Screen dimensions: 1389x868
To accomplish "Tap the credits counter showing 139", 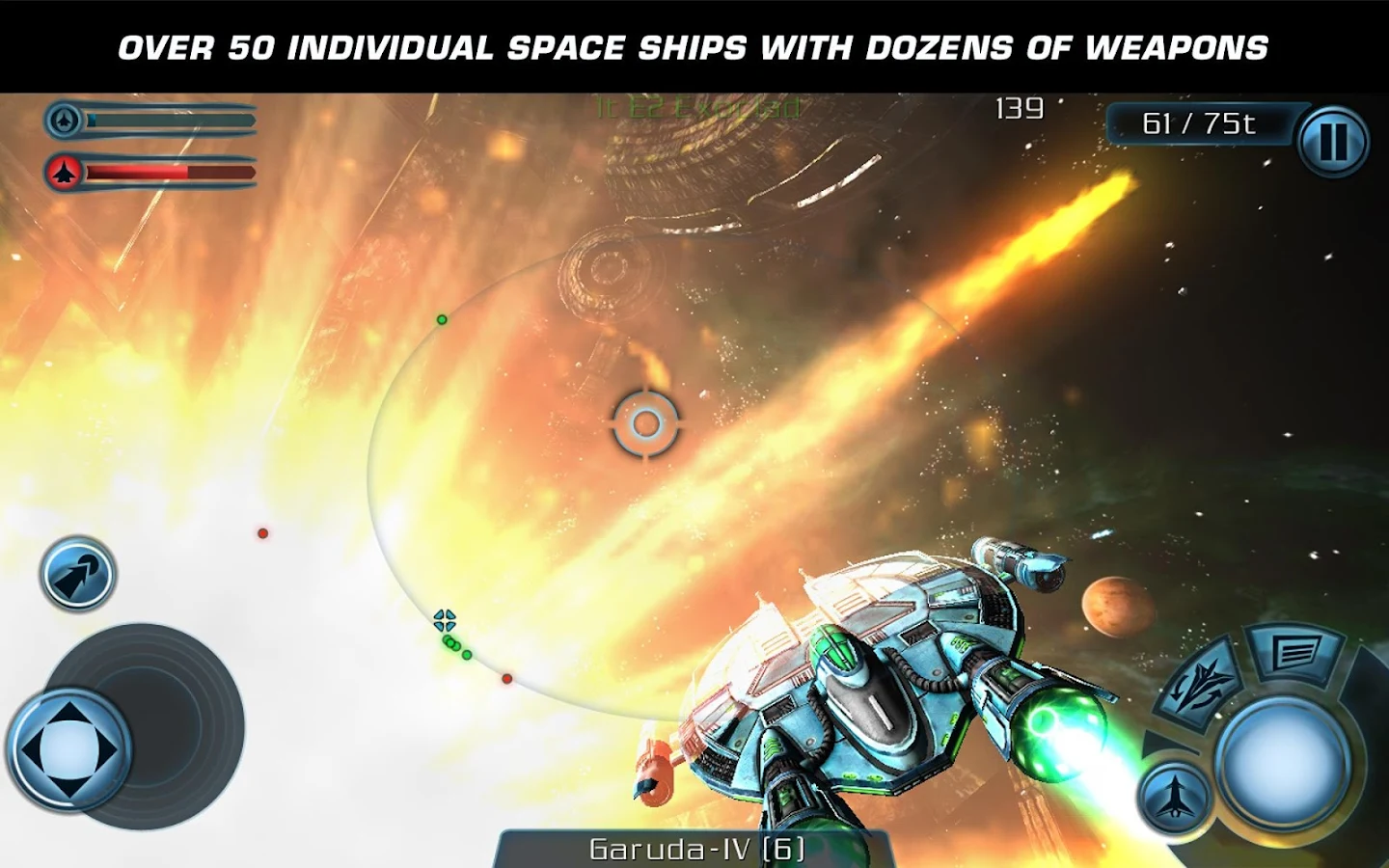I will [x=1019, y=109].
